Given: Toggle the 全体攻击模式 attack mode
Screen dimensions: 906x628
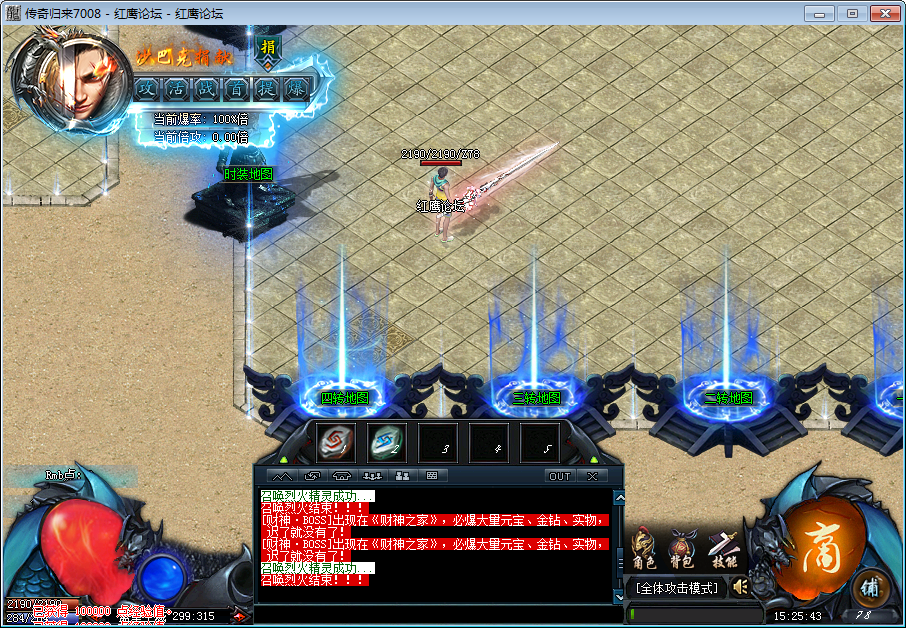Looking at the screenshot, I should click(x=676, y=588).
